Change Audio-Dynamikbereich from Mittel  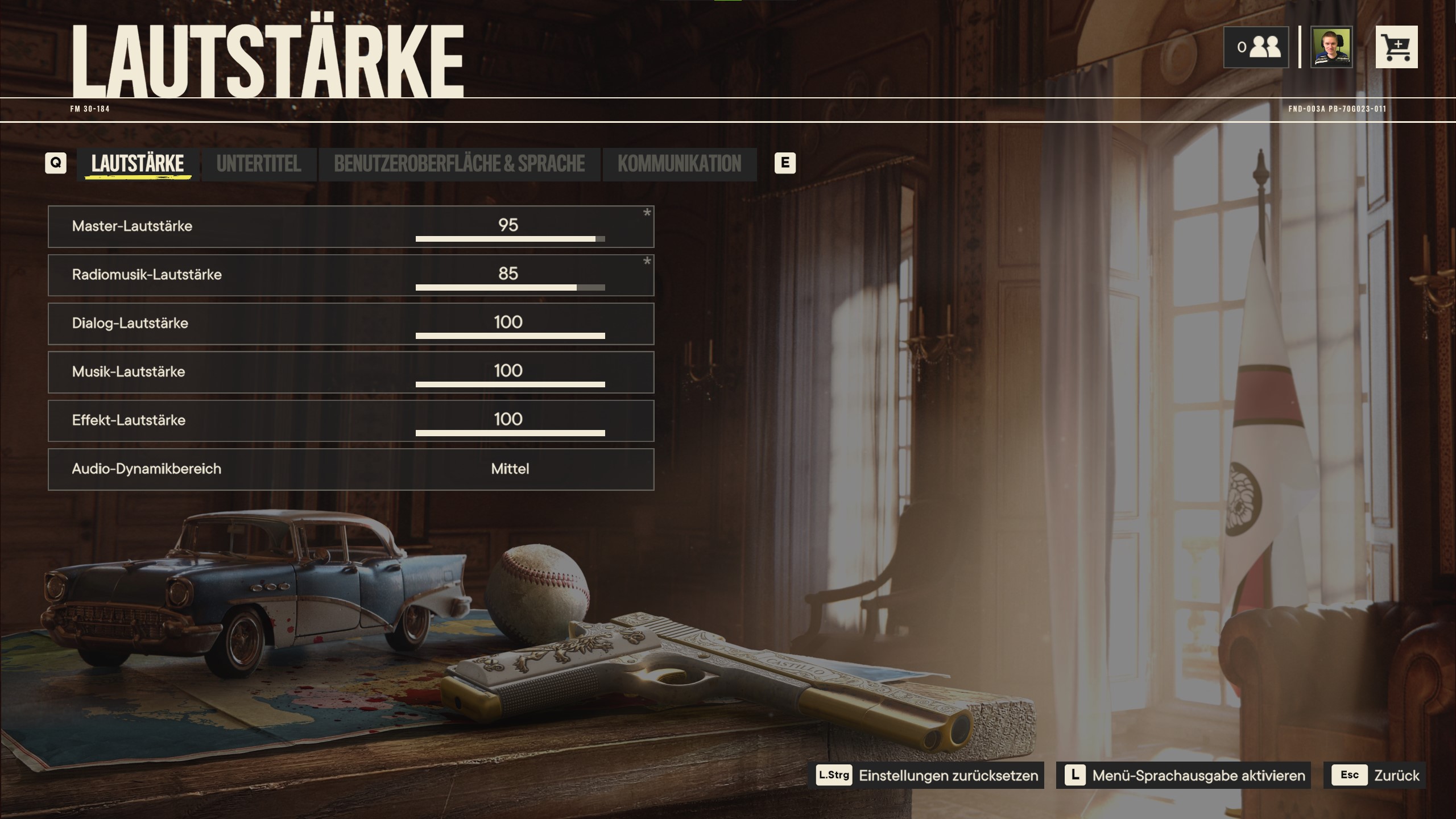510,469
